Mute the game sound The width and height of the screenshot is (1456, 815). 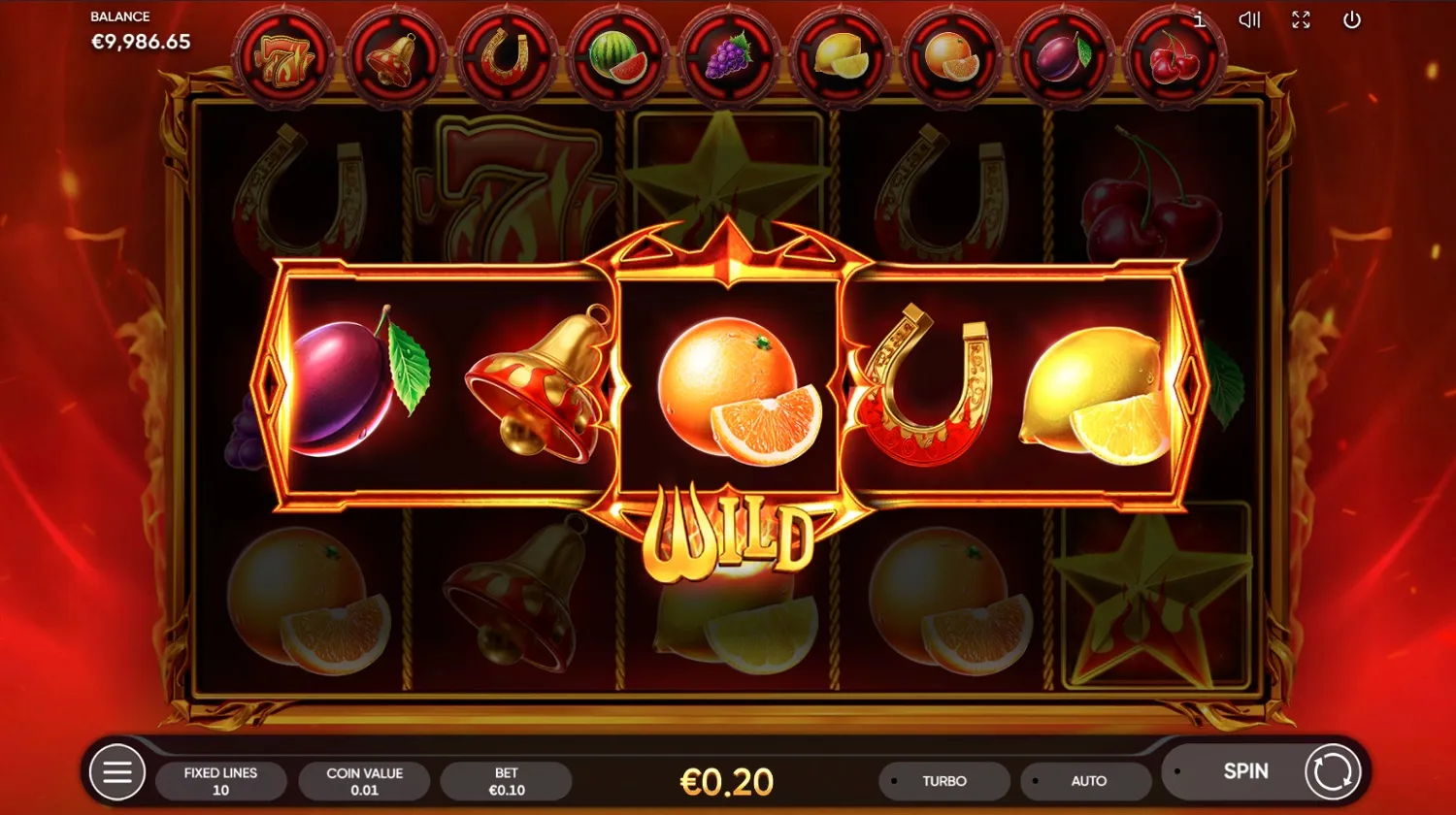[x=1249, y=19]
